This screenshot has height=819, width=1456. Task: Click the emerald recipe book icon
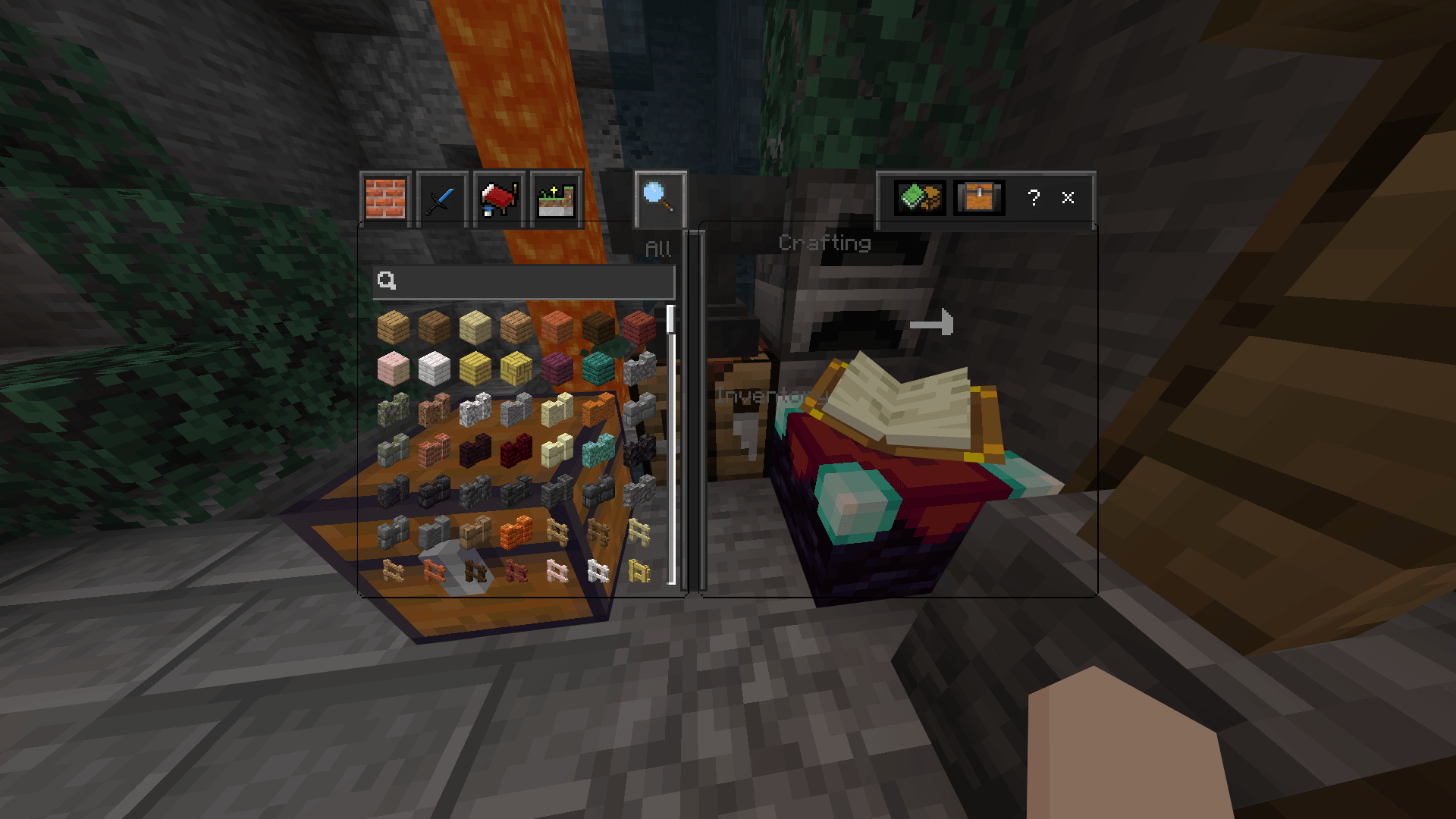tap(920, 199)
